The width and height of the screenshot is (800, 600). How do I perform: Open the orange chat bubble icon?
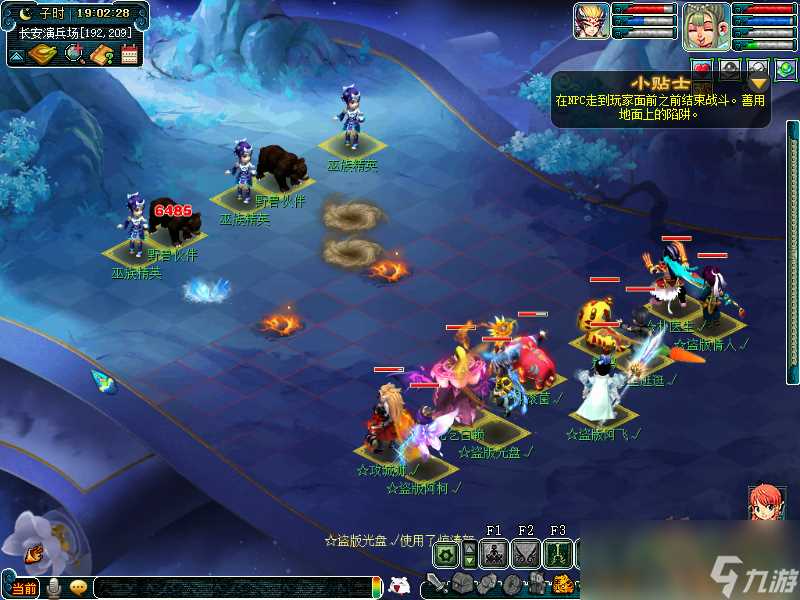tap(78, 588)
